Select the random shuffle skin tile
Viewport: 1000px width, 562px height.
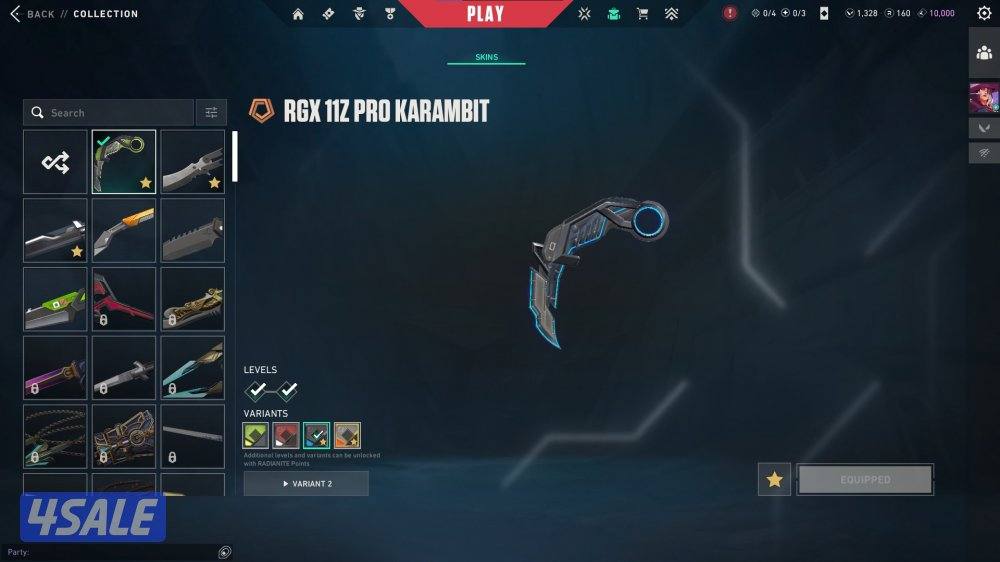55,161
